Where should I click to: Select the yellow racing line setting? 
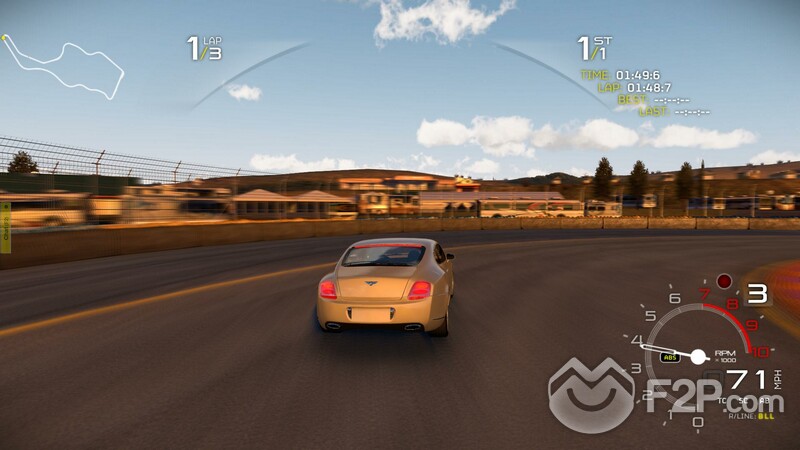(x=765, y=415)
